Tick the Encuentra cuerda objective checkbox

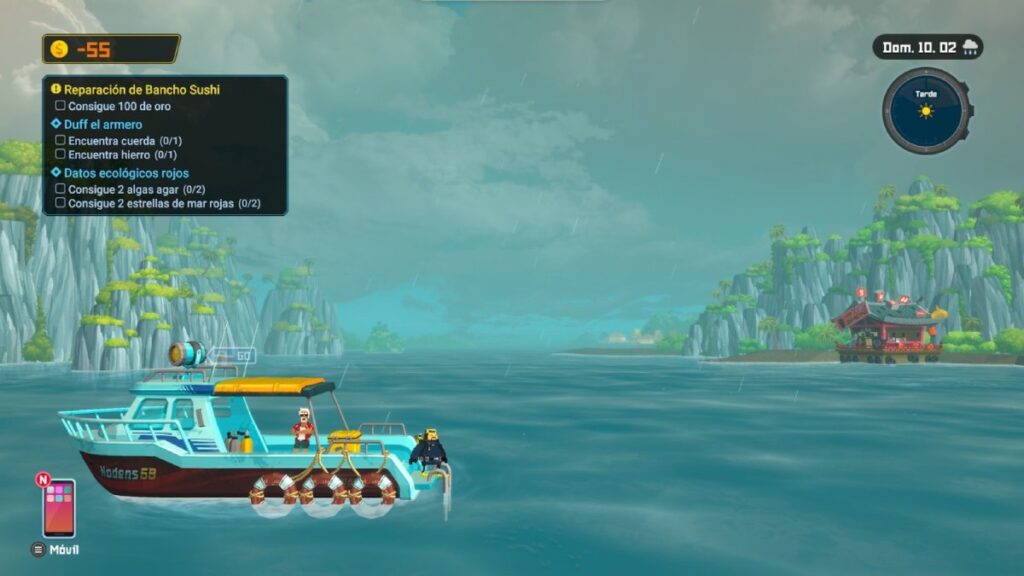pos(61,141)
